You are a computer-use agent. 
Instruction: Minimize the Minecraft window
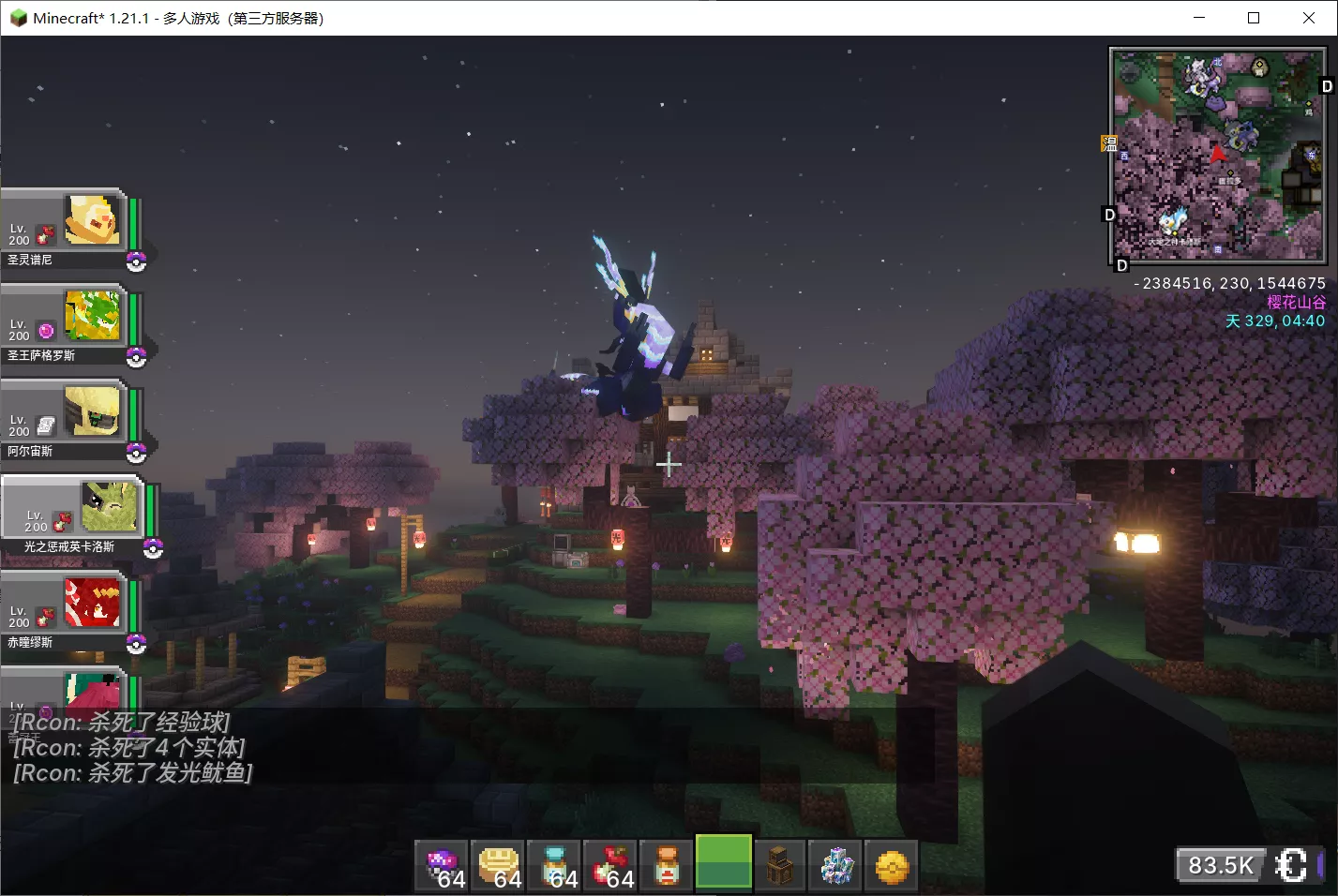pos(1199,18)
